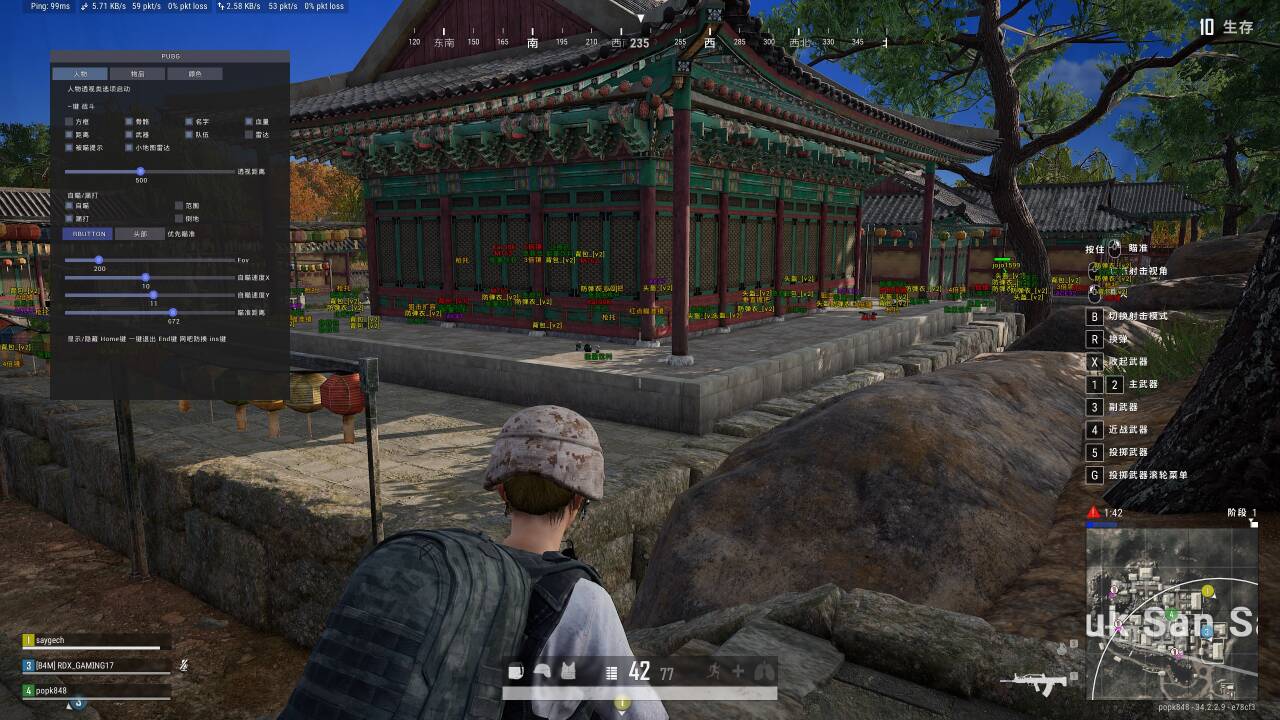Viewport: 1280px width, 720px height.
Task: Adjust the Fov slider
Action: point(99,260)
